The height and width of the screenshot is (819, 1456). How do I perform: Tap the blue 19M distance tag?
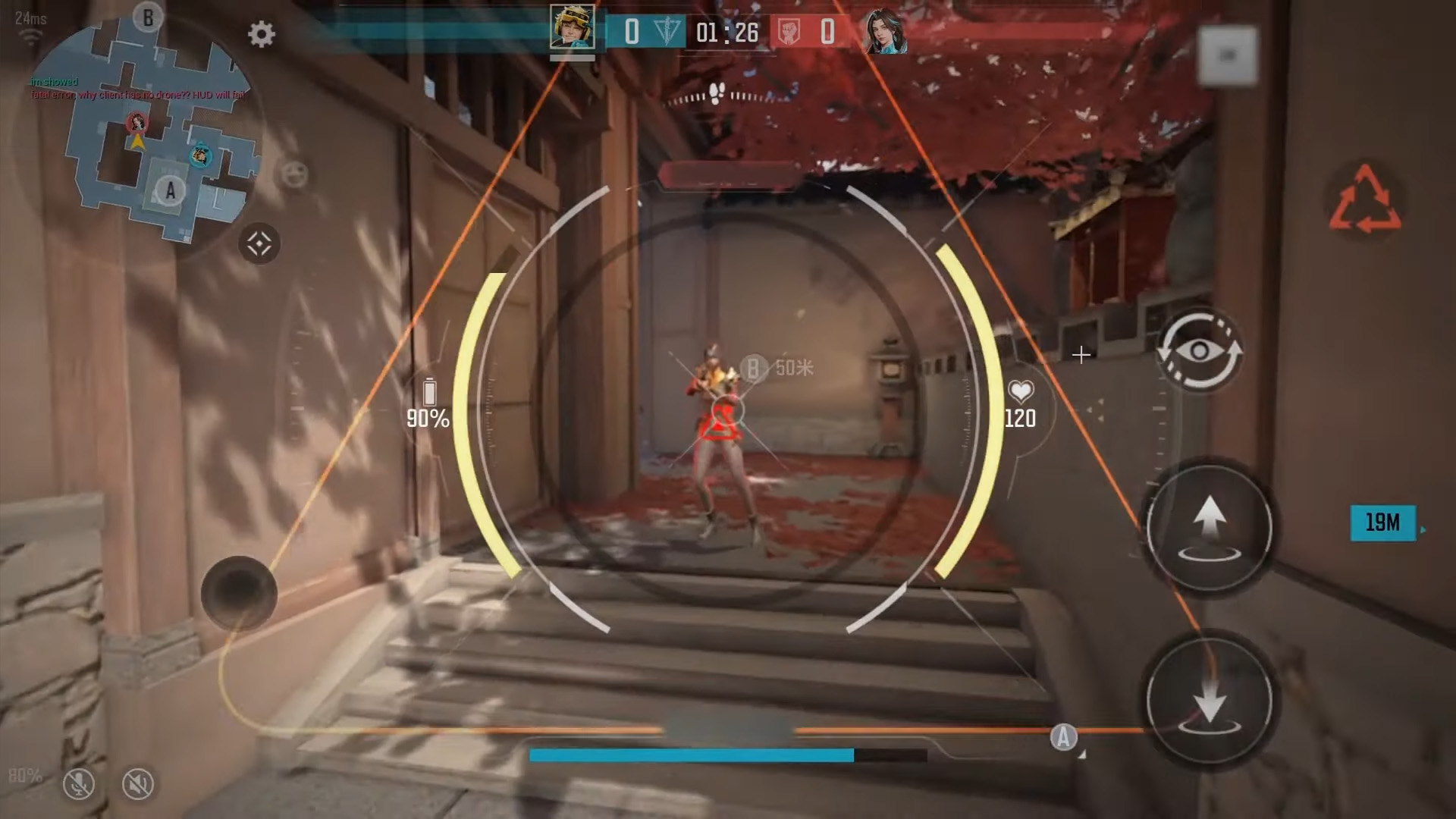[x=1382, y=522]
